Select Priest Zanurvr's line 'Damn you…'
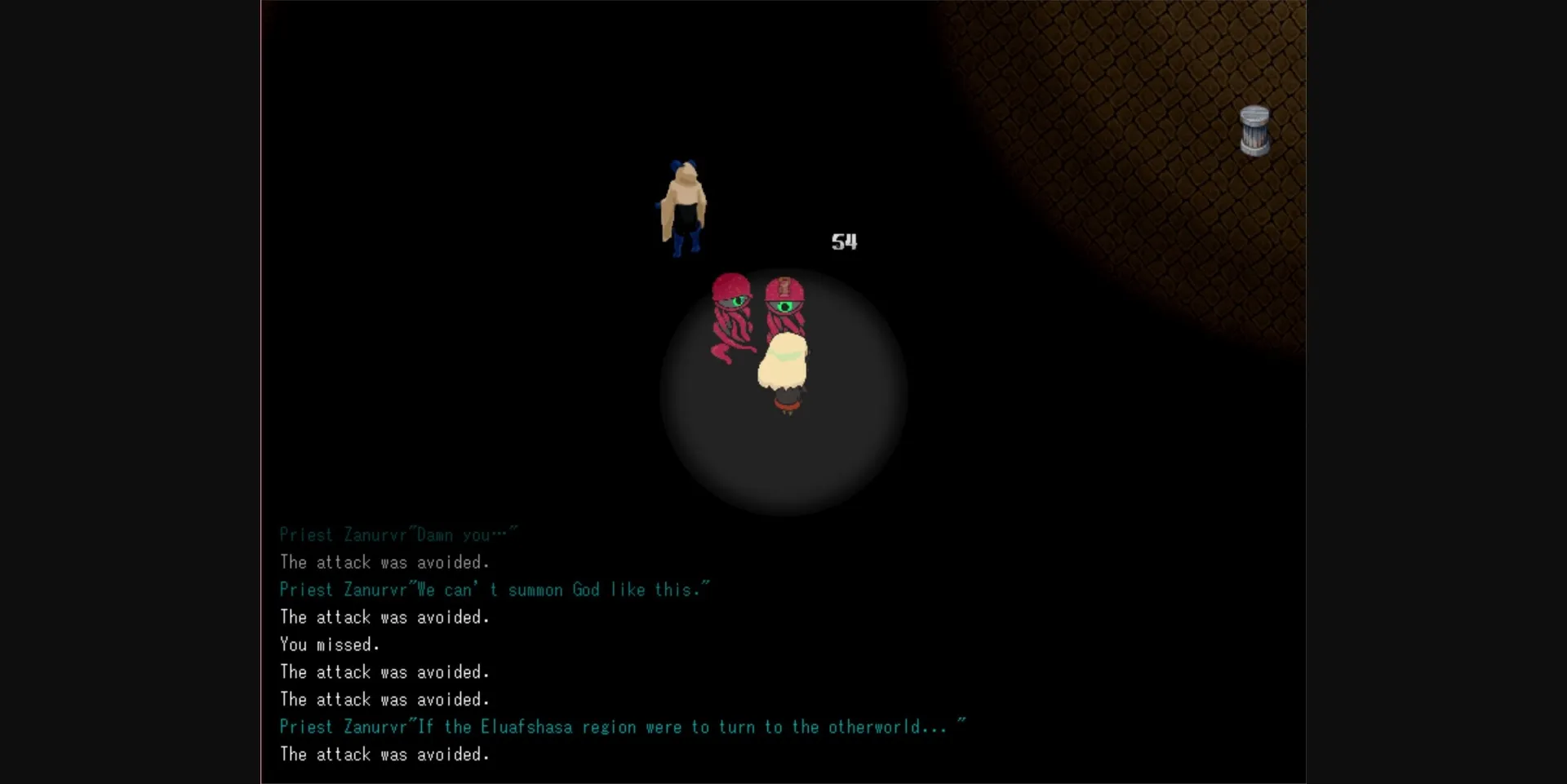The image size is (1567, 784). [x=397, y=534]
